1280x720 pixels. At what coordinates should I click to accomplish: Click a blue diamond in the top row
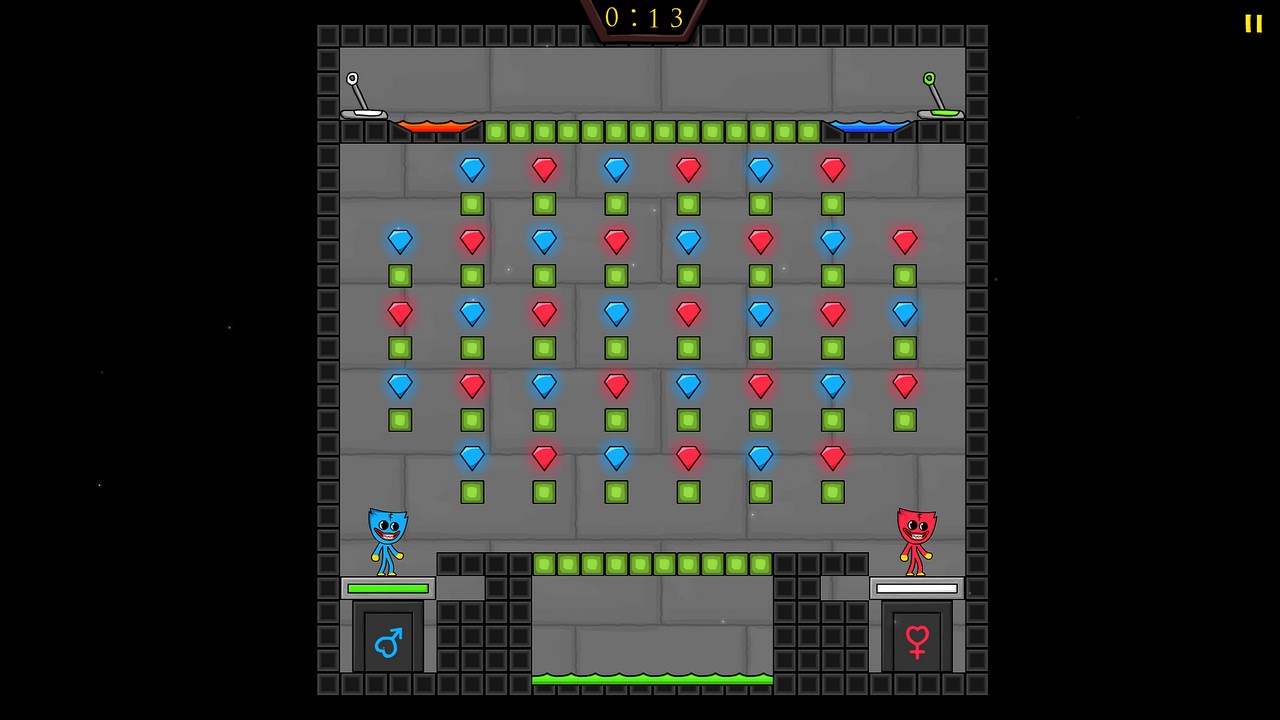[x=472, y=168]
